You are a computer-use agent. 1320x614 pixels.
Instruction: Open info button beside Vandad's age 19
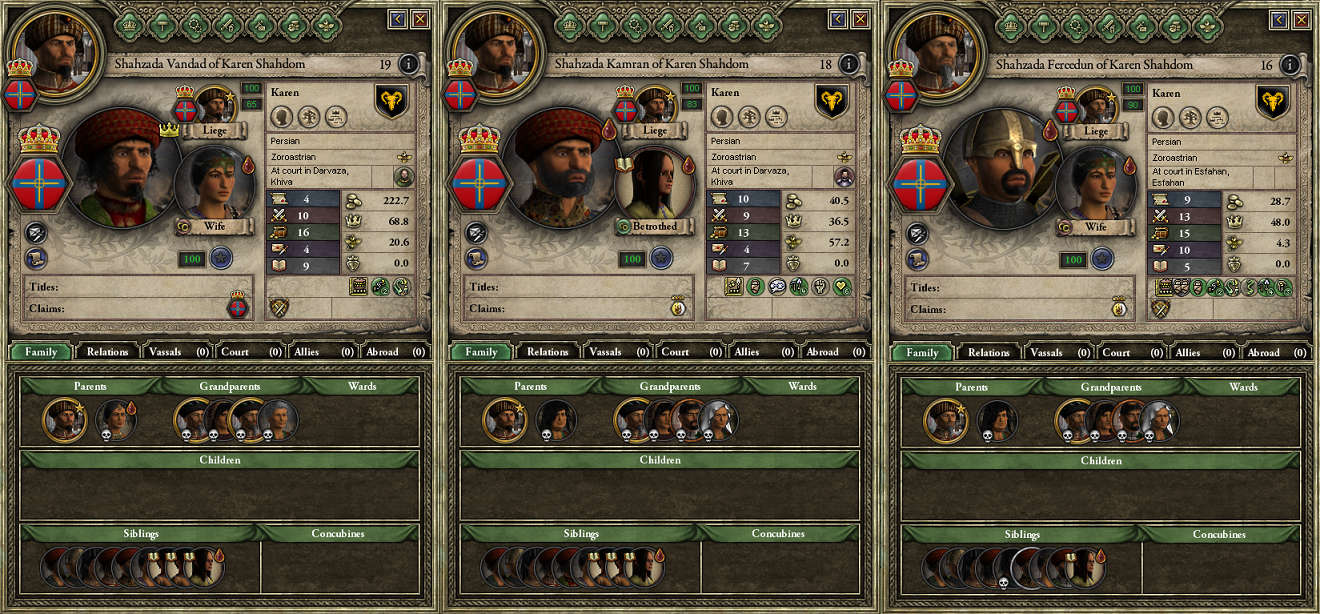pos(408,64)
